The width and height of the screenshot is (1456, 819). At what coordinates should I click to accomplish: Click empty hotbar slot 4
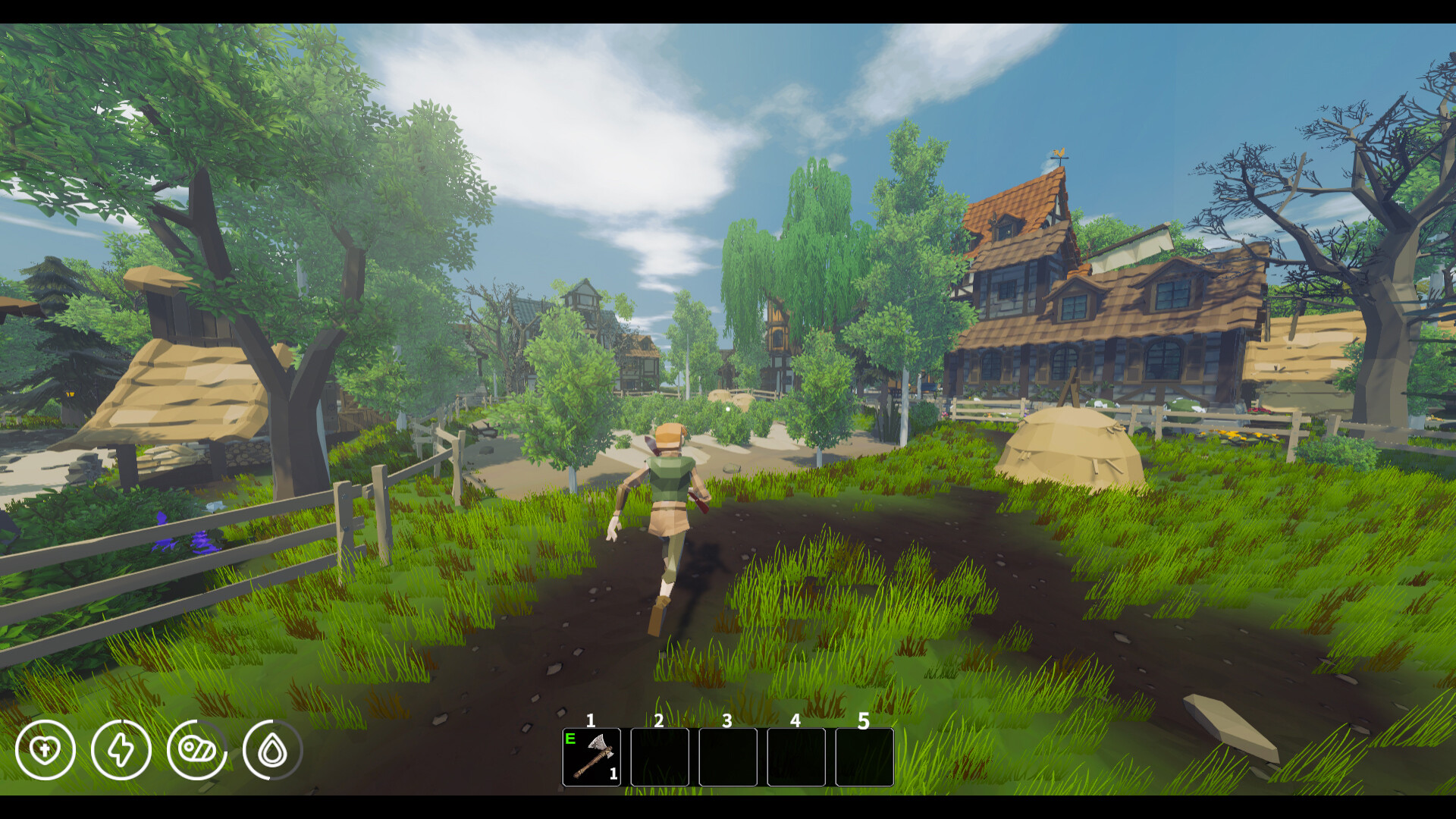click(796, 757)
